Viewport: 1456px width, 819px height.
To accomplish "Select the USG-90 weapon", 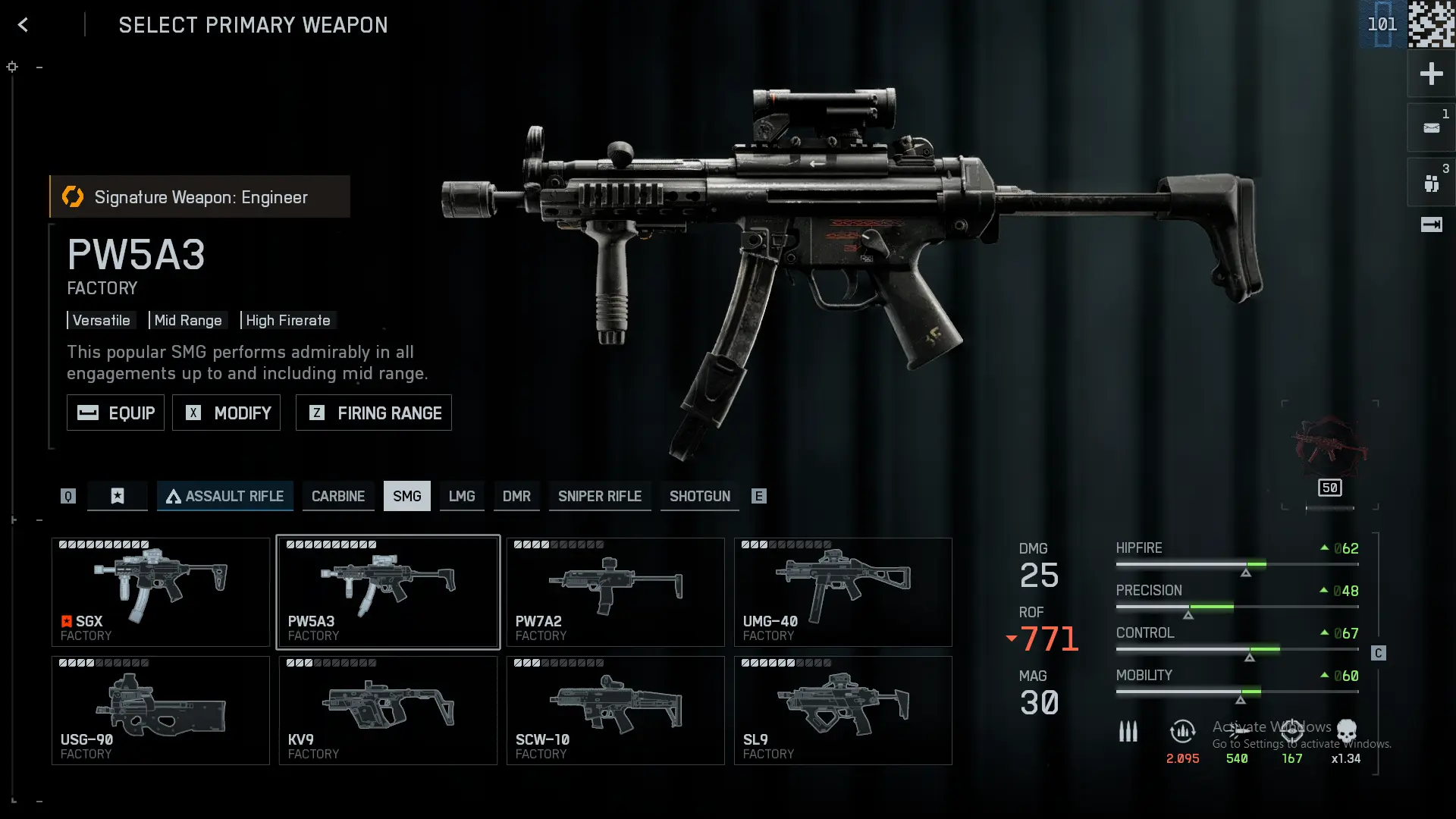I will tap(161, 711).
